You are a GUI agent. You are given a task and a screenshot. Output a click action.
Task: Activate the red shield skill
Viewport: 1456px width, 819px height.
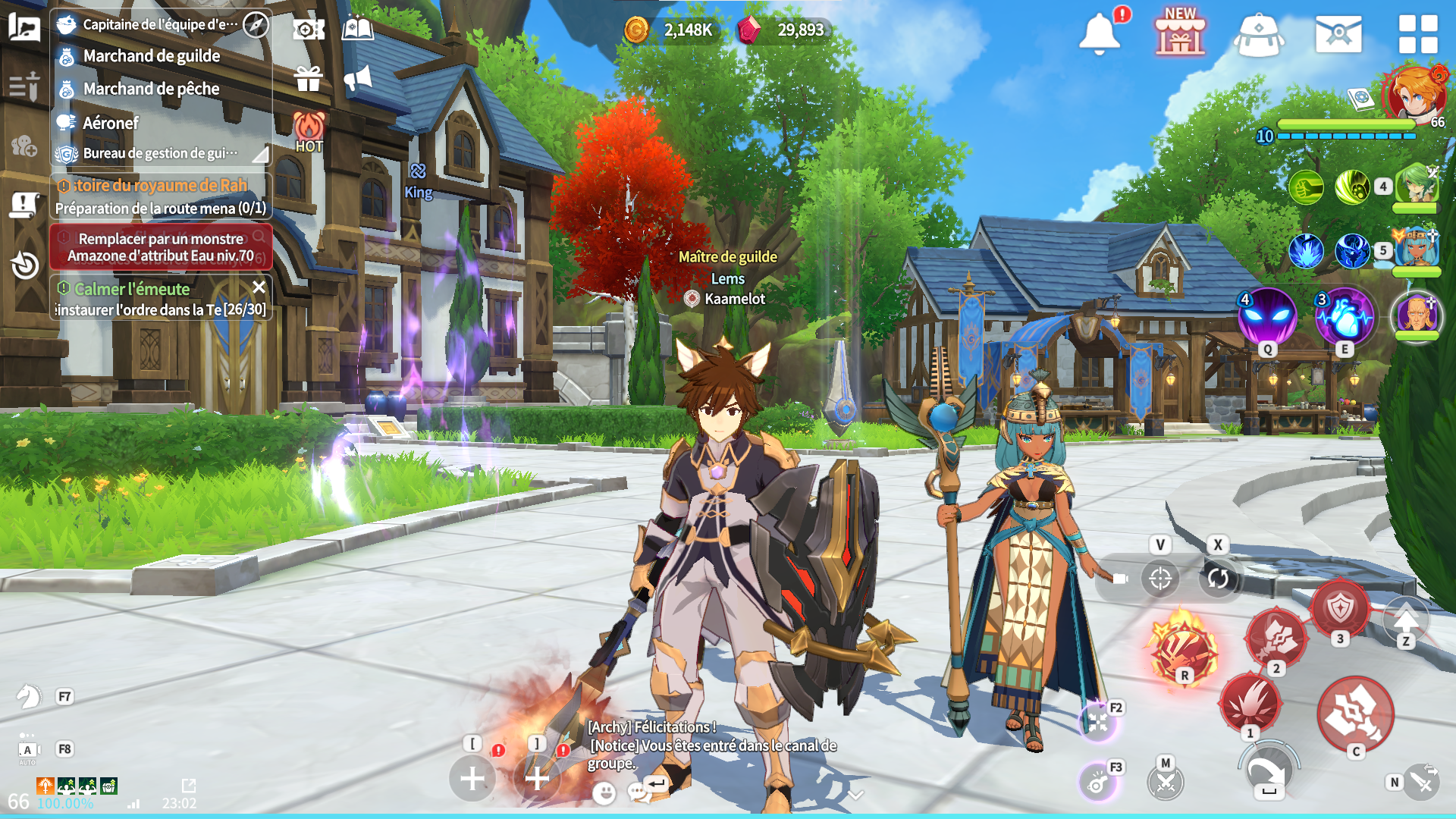pyautogui.click(x=1340, y=609)
